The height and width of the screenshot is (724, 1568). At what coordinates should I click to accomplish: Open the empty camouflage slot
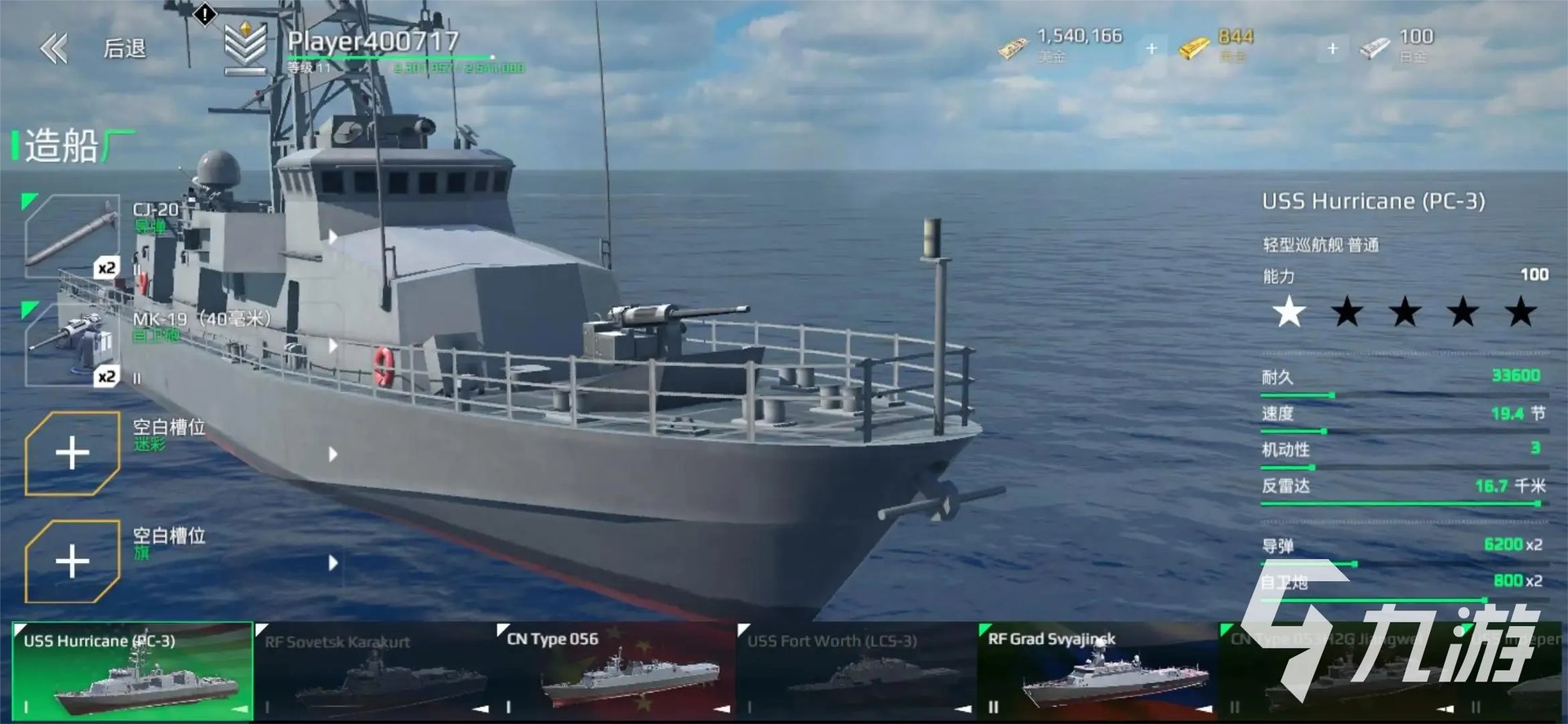point(73,454)
